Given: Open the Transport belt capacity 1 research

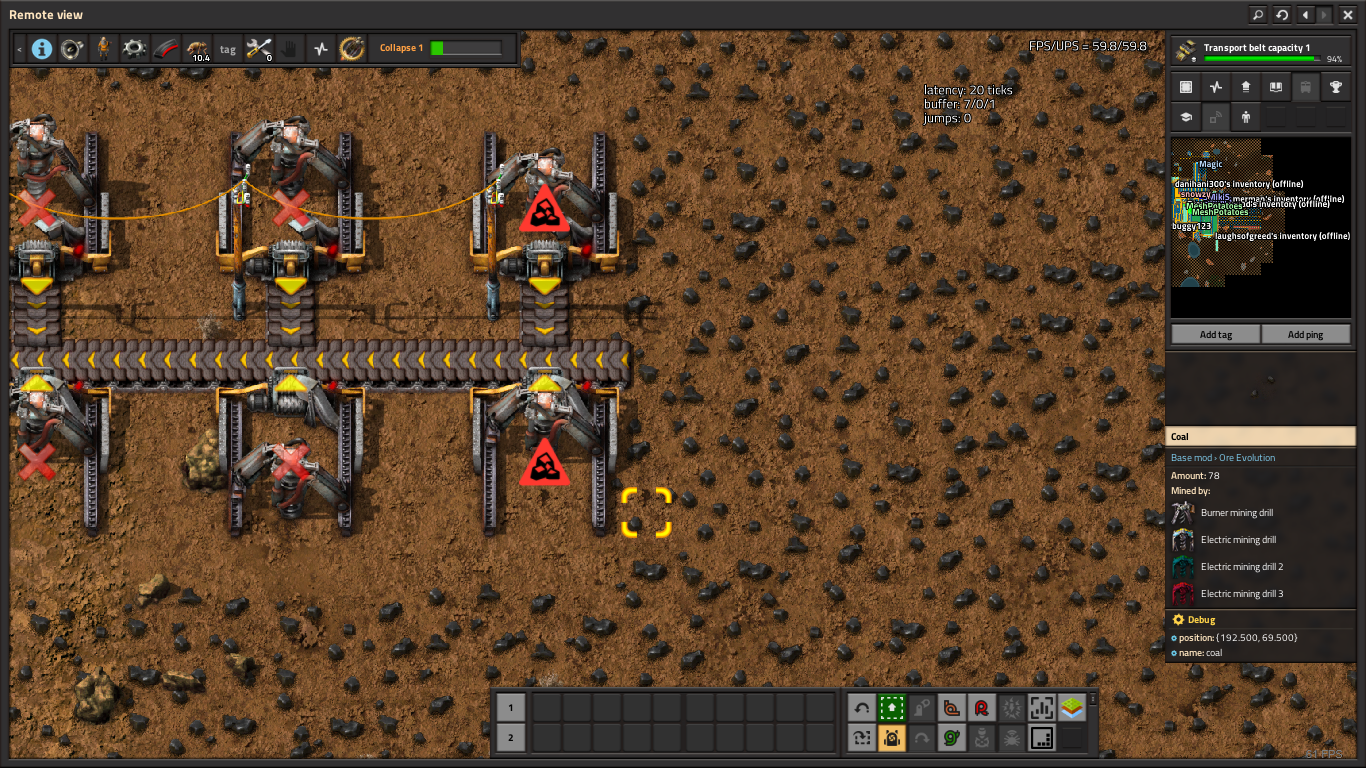Looking at the screenshot, I should (1260, 52).
